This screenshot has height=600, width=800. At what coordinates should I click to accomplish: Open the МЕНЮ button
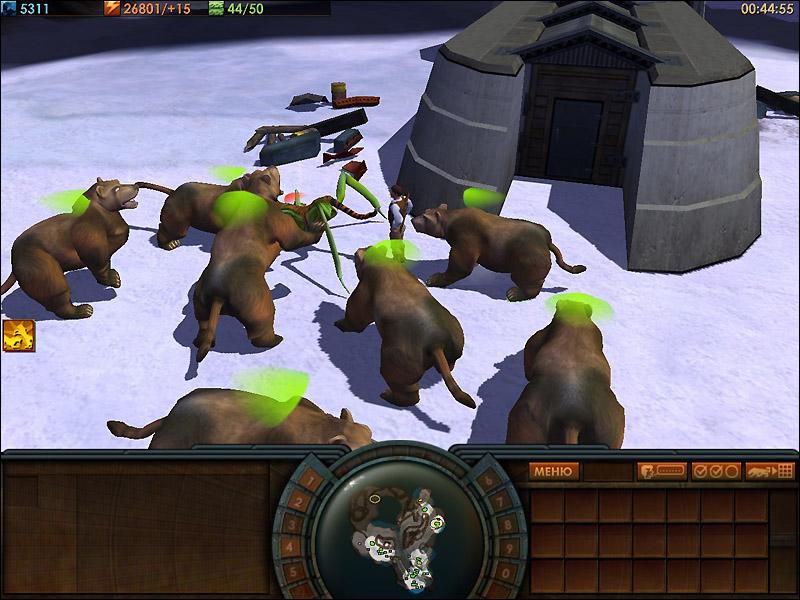tap(553, 471)
